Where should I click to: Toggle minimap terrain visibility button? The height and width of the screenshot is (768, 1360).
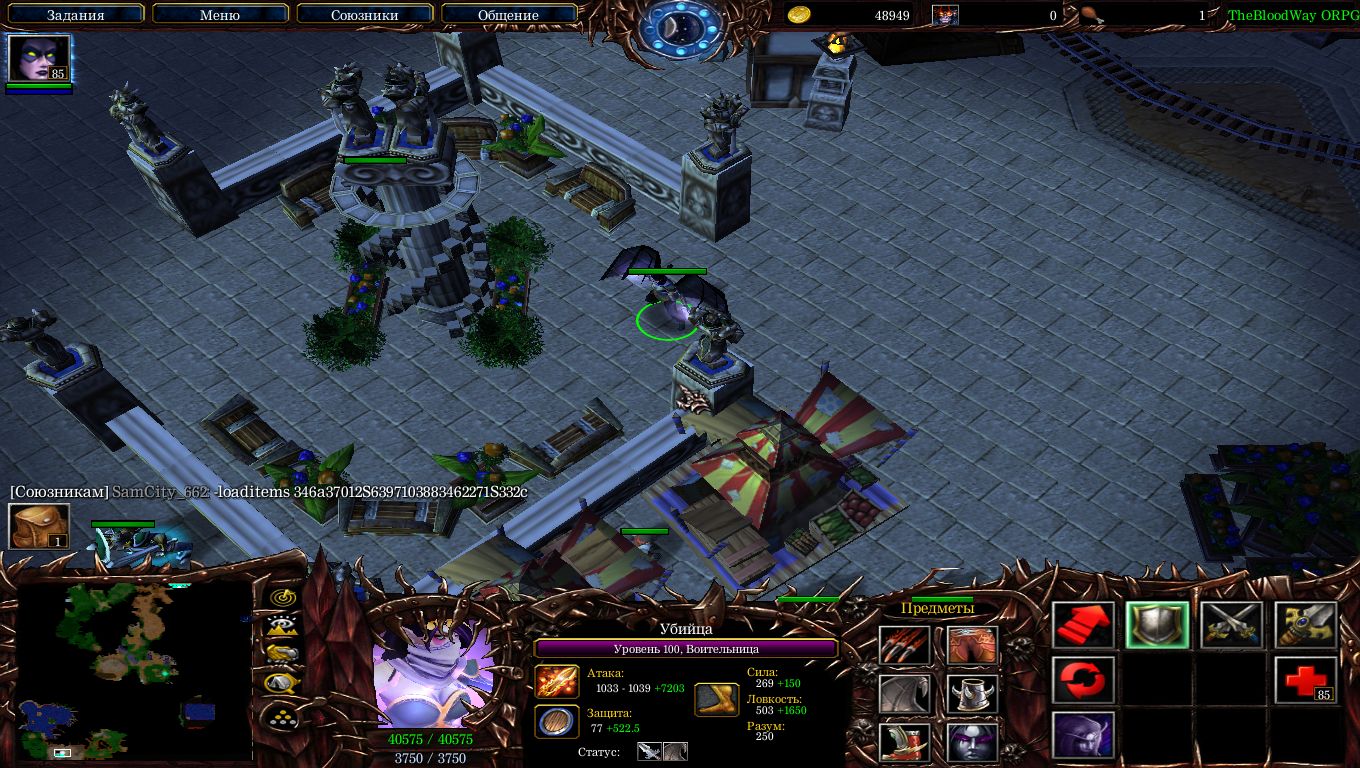point(283,626)
